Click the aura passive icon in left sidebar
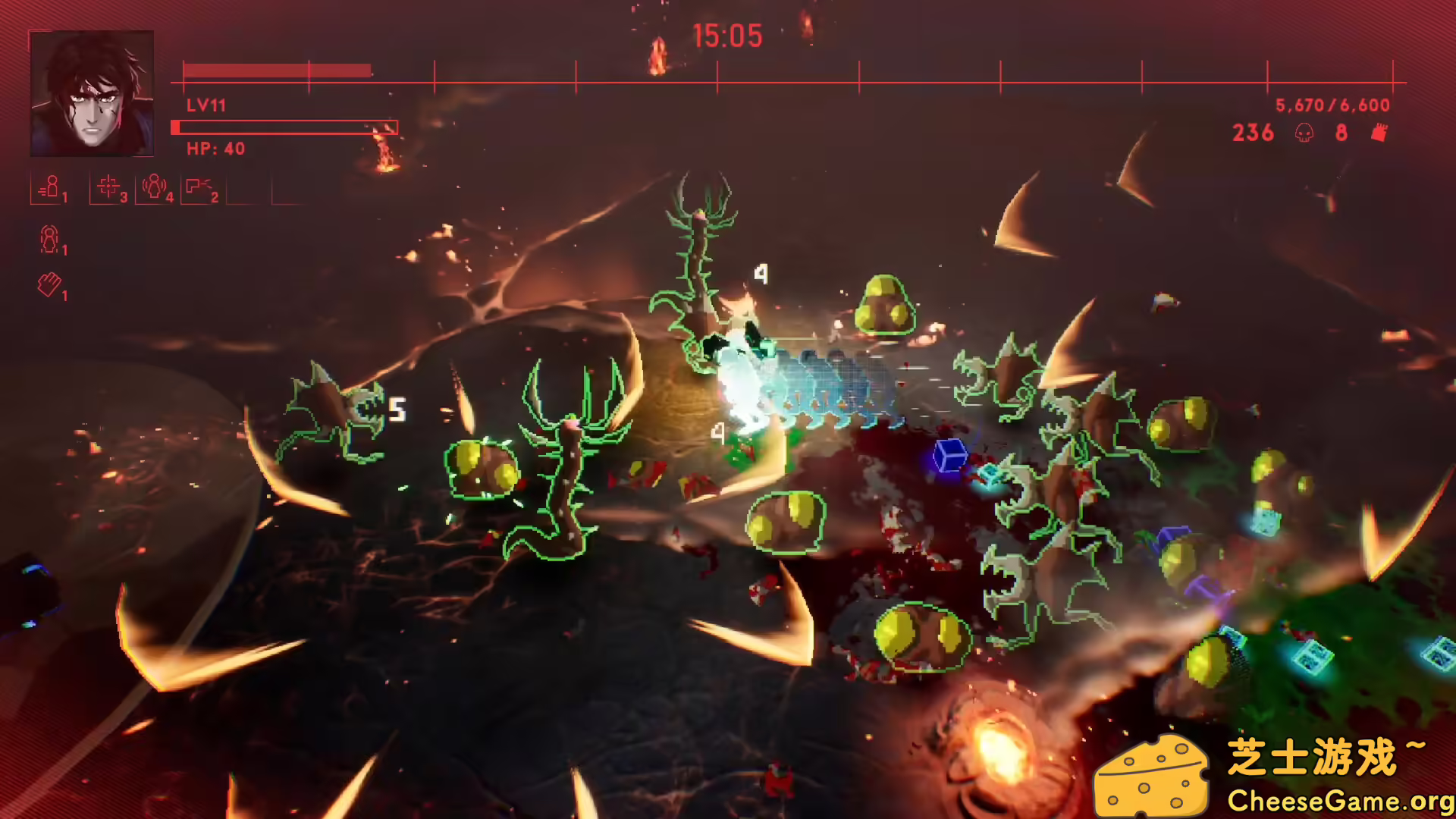The image size is (1456, 819). click(x=49, y=241)
